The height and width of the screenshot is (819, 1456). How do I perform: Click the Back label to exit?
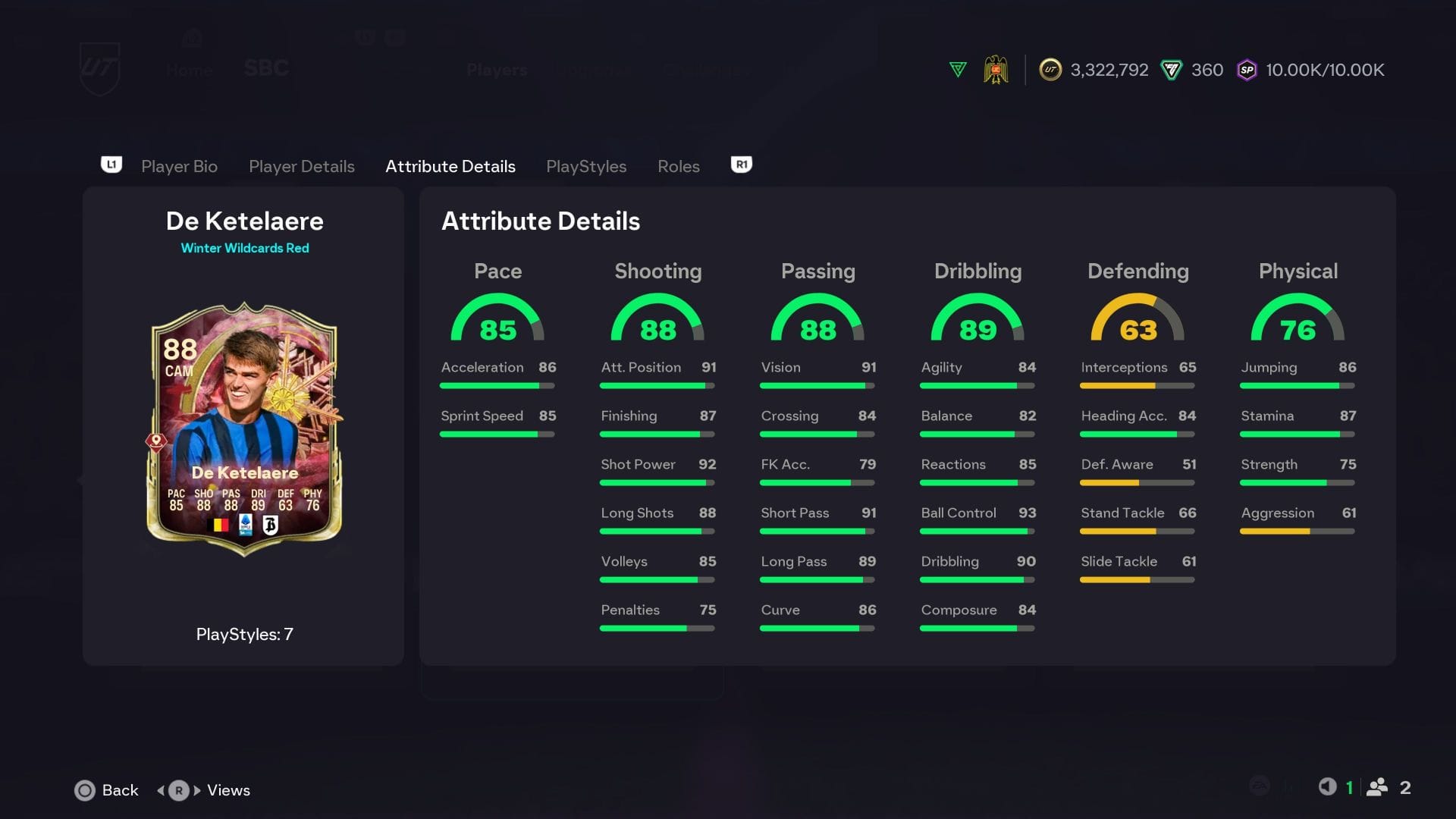click(x=120, y=790)
